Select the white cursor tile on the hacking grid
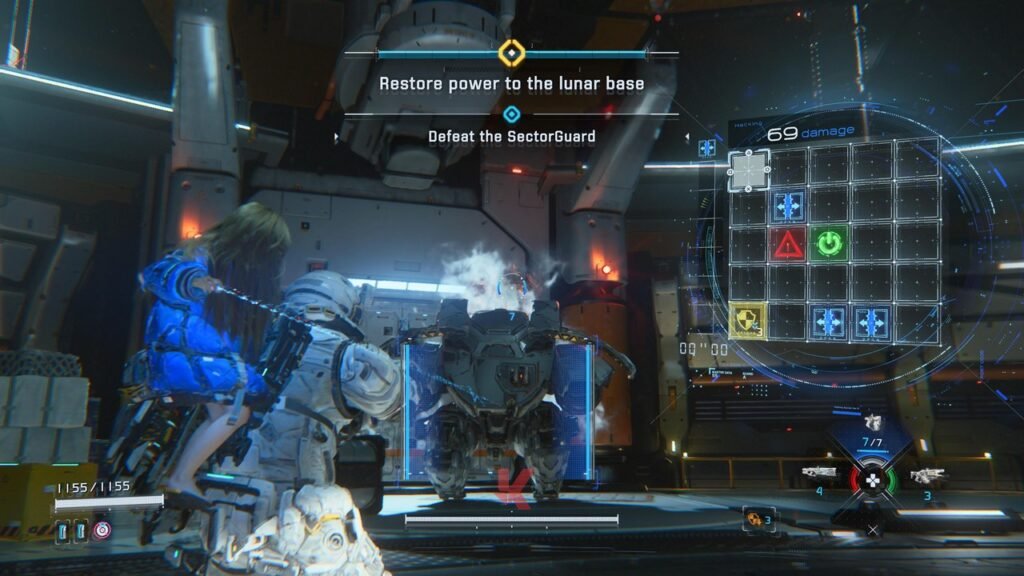 click(748, 170)
